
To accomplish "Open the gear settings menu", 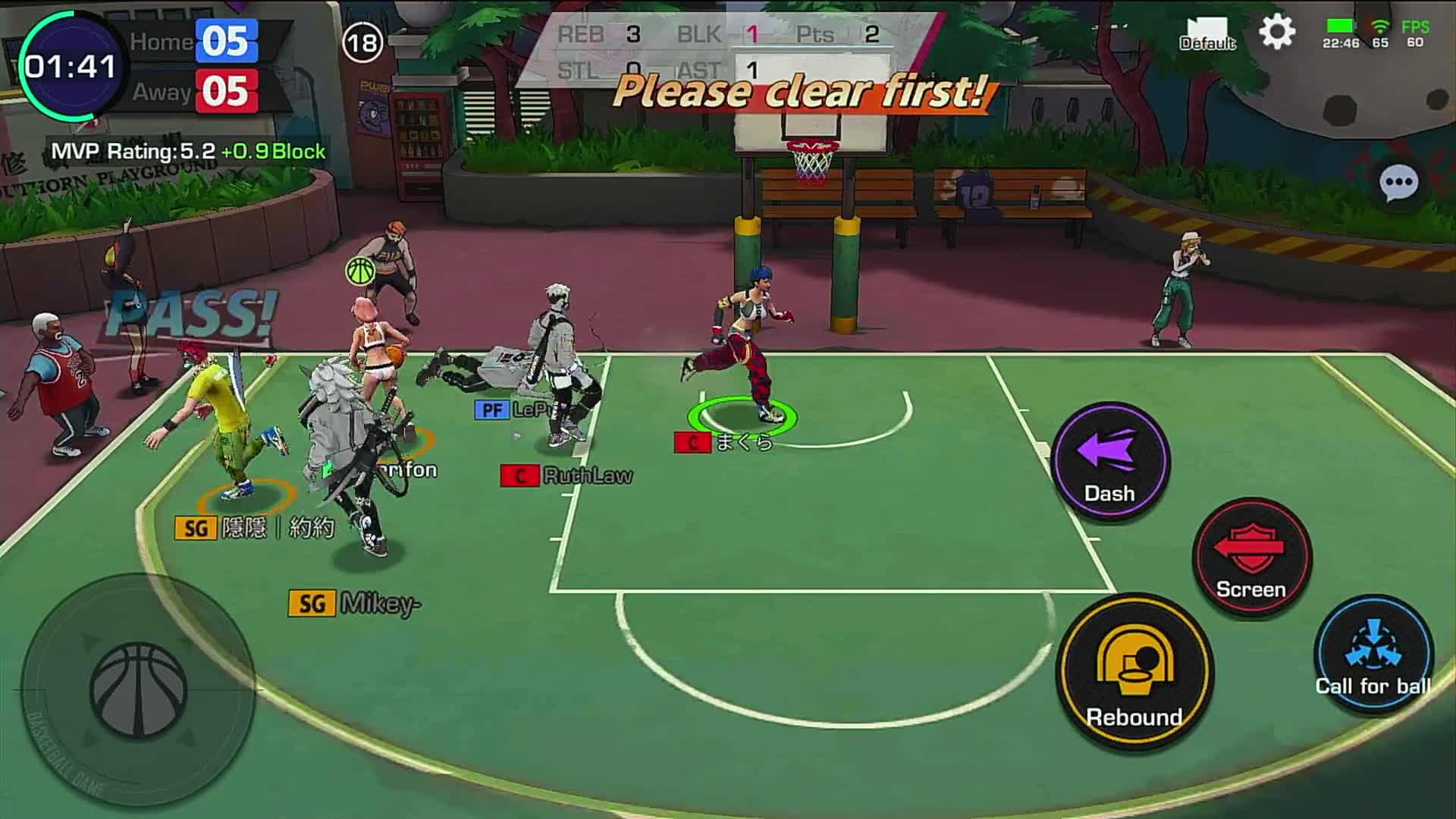I will click(x=1277, y=33).
